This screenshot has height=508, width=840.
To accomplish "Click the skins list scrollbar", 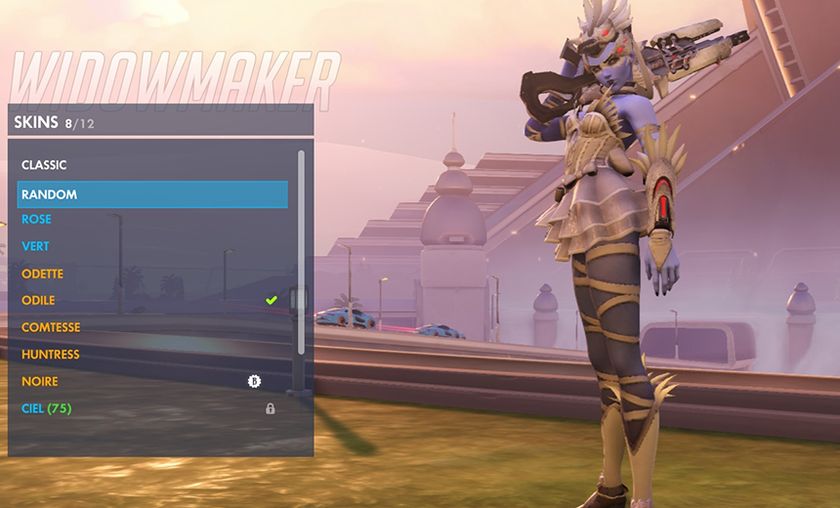I will (x=301, y=250).
